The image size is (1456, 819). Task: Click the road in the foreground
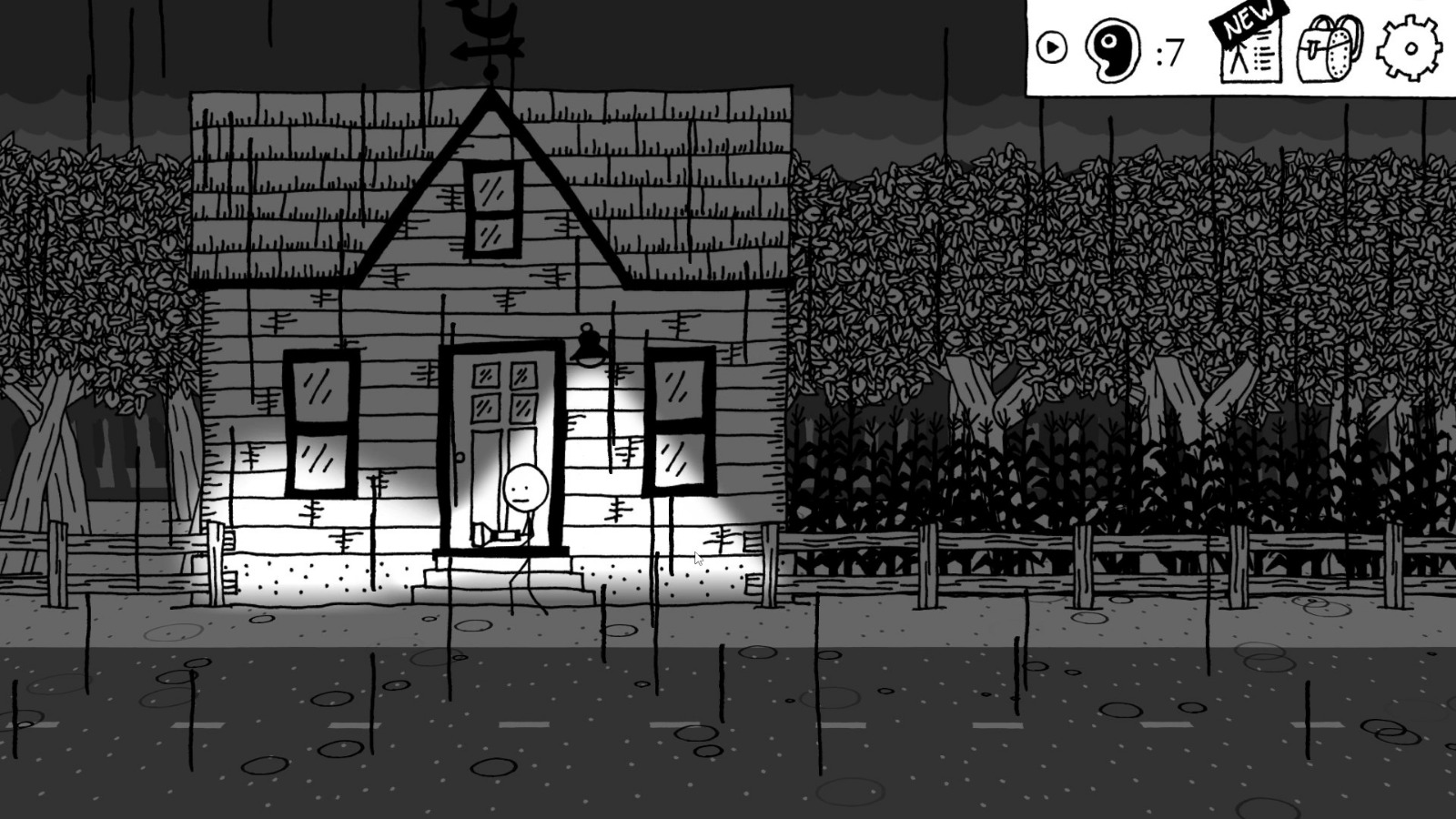[x=728, y=728]
